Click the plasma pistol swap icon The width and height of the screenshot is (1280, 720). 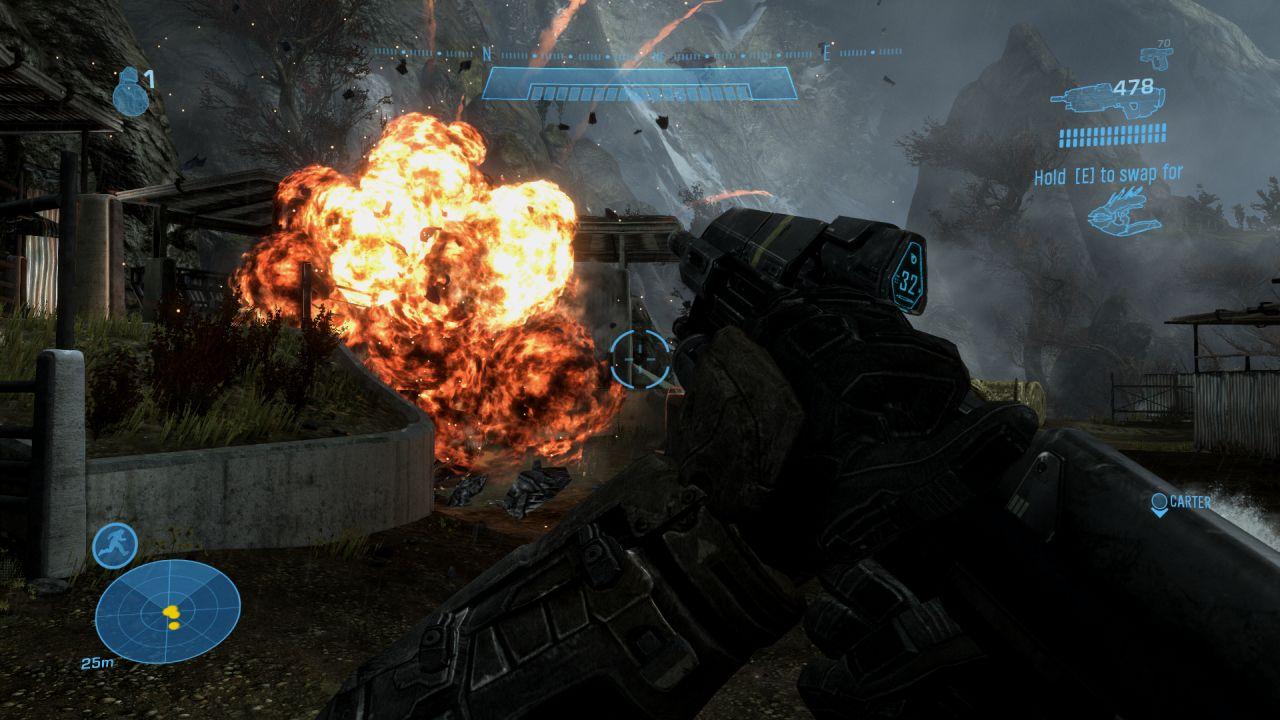point(1124,211)
